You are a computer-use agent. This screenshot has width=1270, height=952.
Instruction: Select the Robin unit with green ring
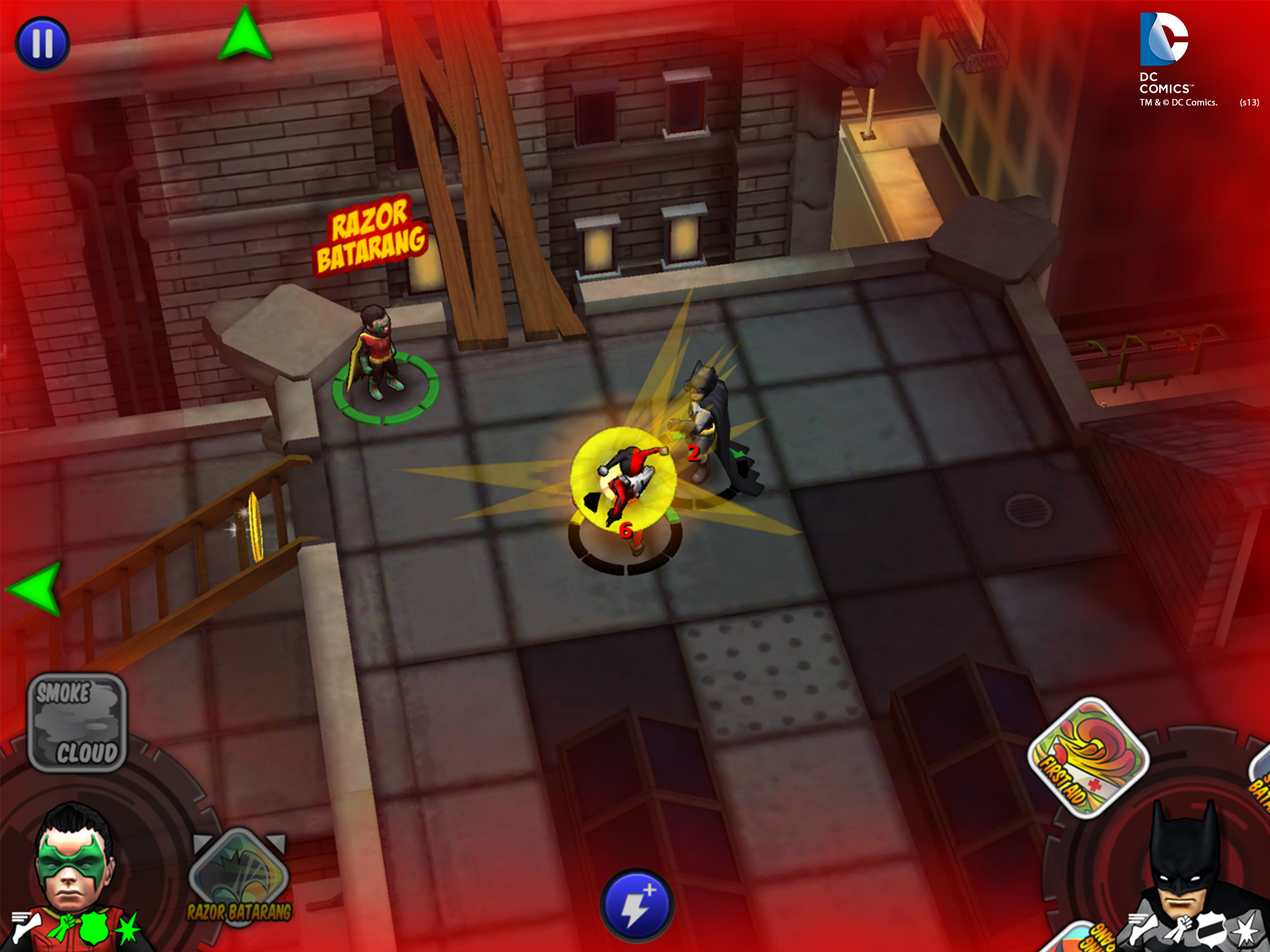[380, 359]
